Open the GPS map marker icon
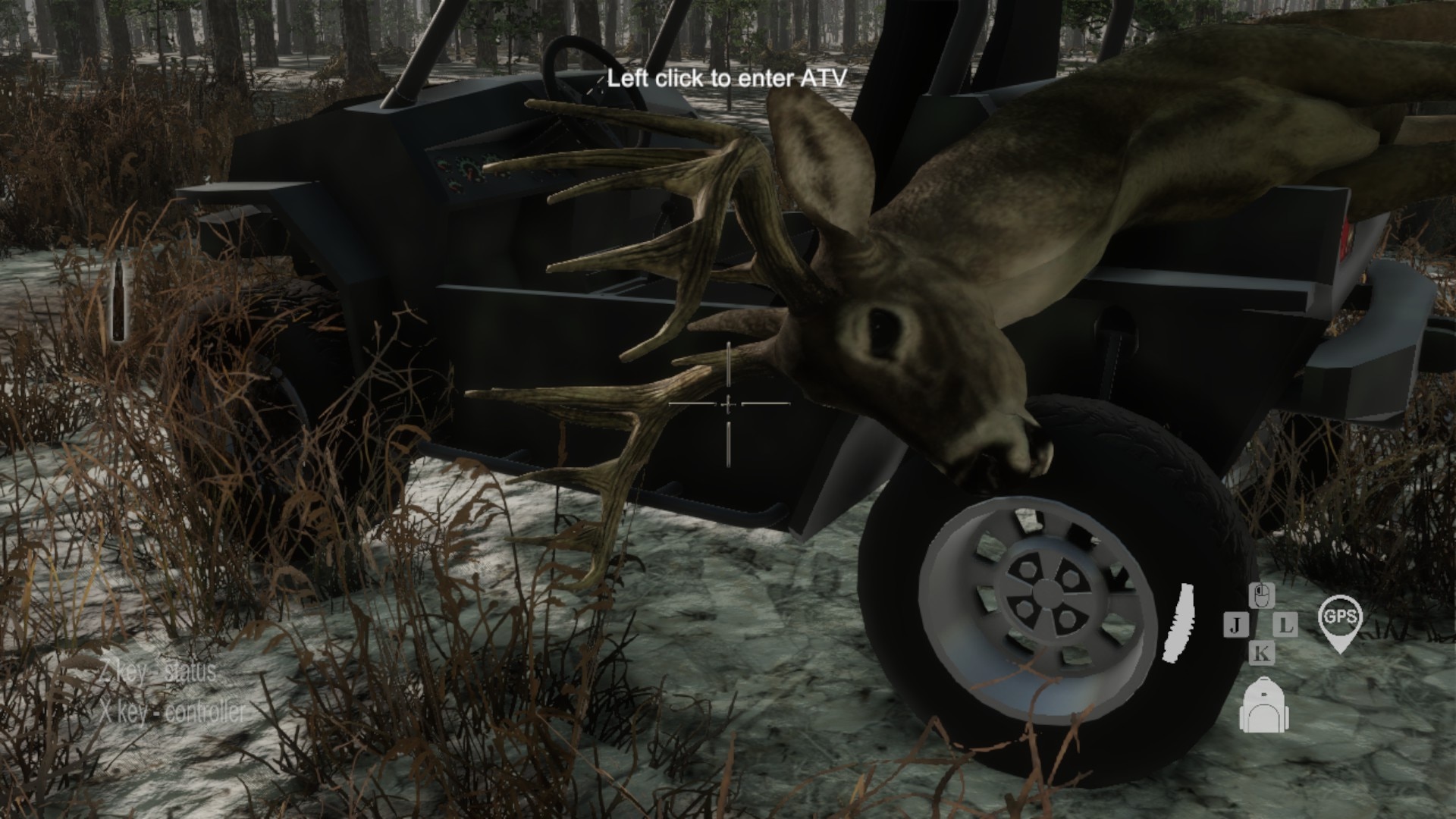Viewport: 1456px width, 819px height. click(1340, 620)
